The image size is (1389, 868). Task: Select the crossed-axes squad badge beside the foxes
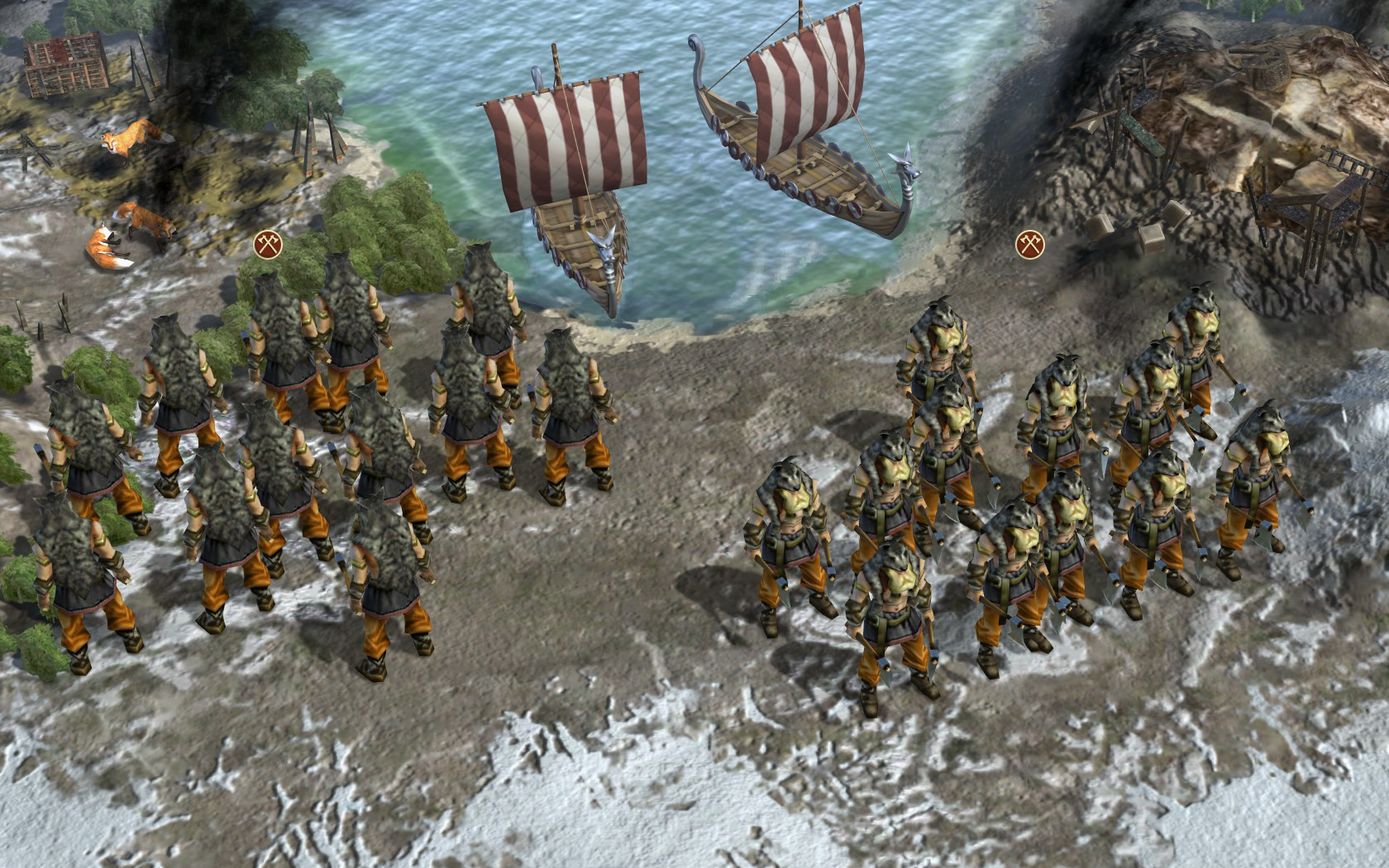click(x=267, y=245)
